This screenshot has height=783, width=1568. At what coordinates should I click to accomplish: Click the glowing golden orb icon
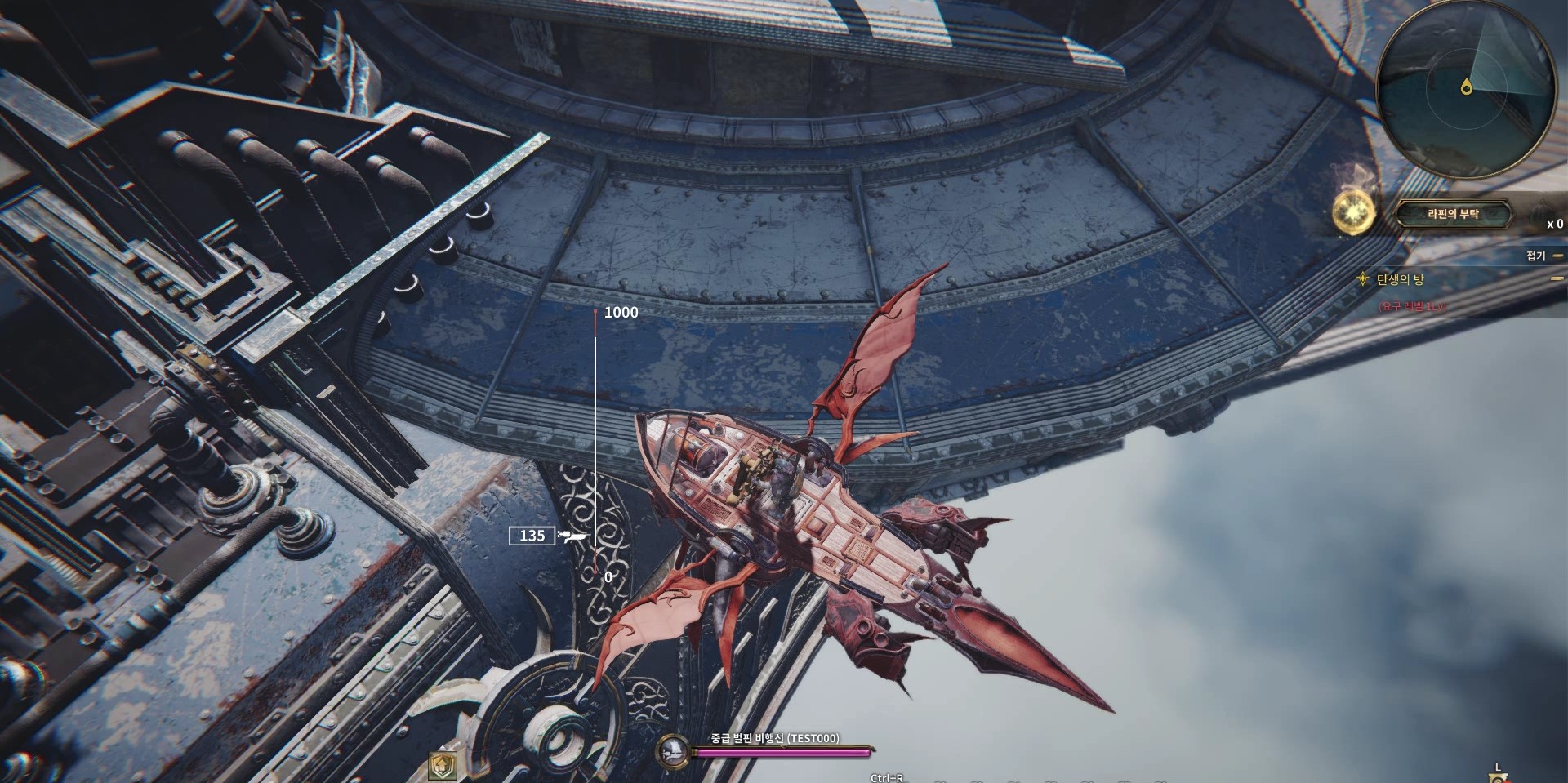tap(1353, 211)
